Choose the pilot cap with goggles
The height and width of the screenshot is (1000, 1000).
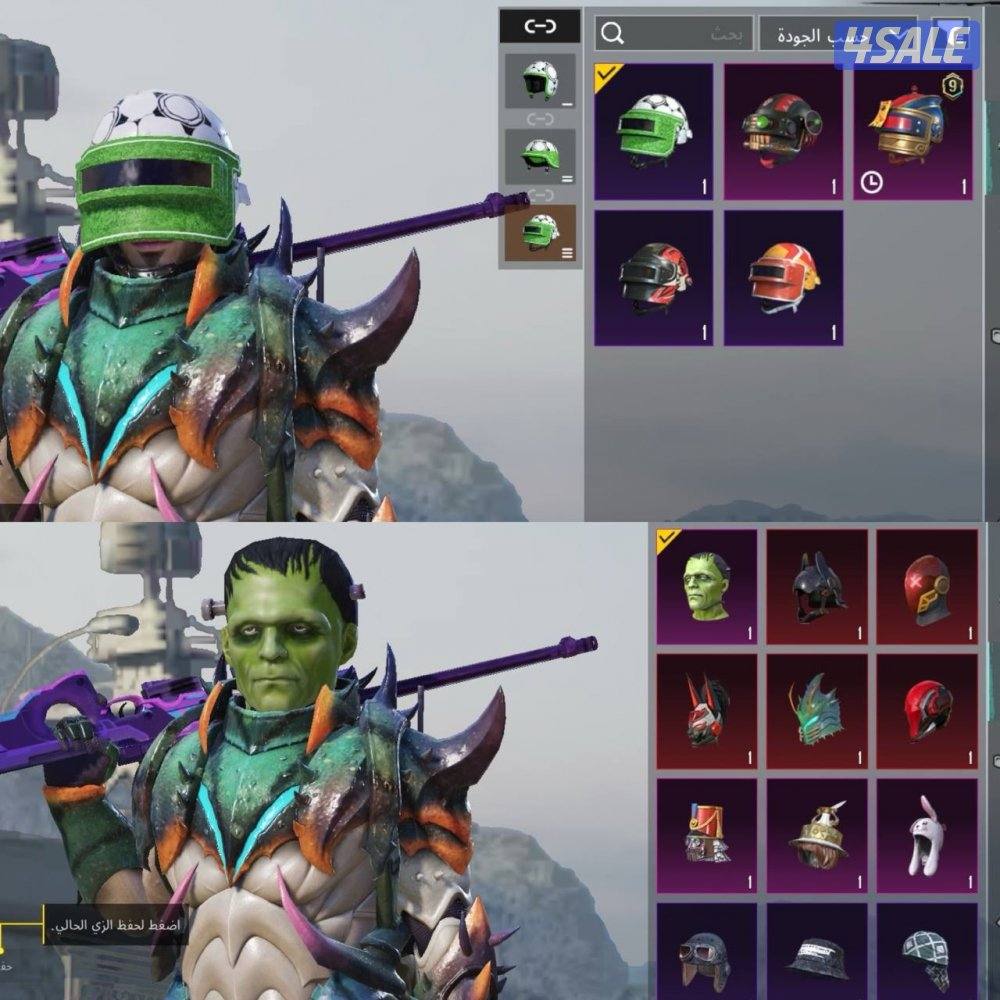707,951
